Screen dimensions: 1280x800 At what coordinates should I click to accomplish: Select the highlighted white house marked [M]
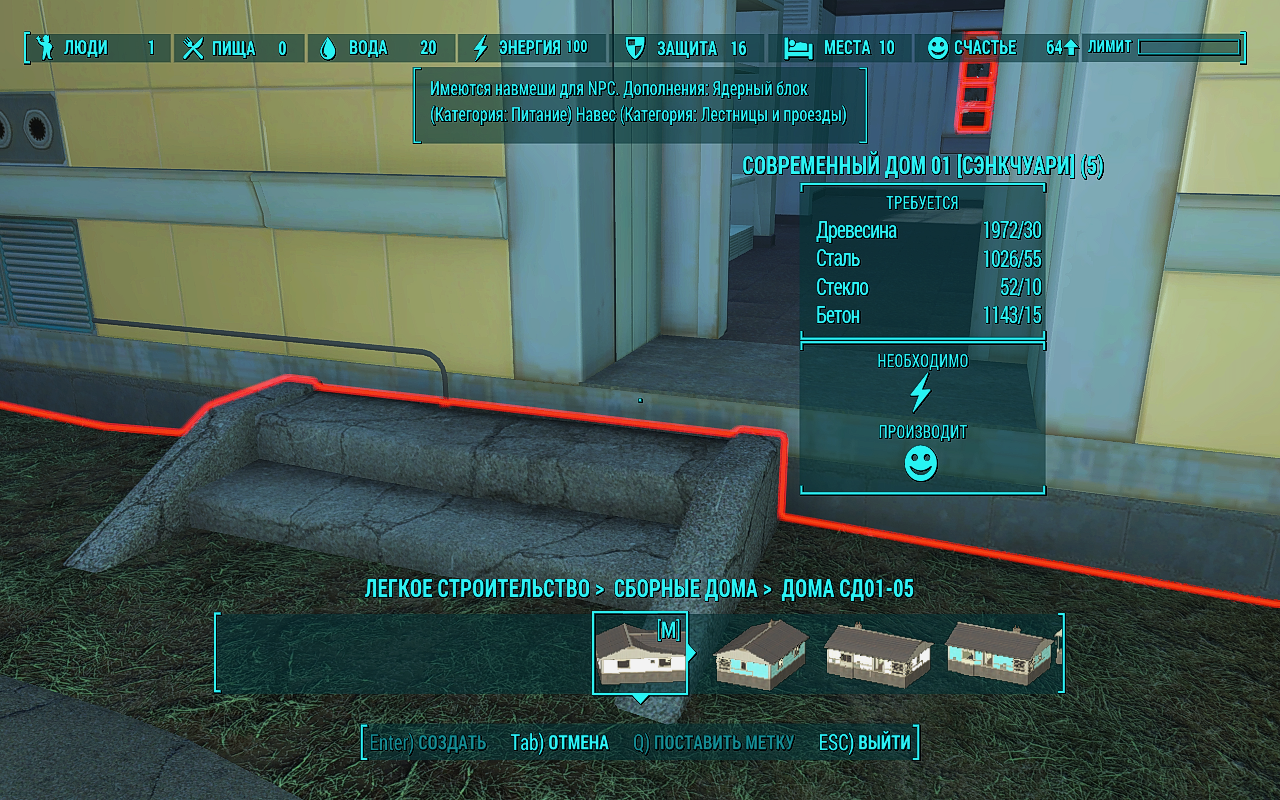click(x=640, y=652)
